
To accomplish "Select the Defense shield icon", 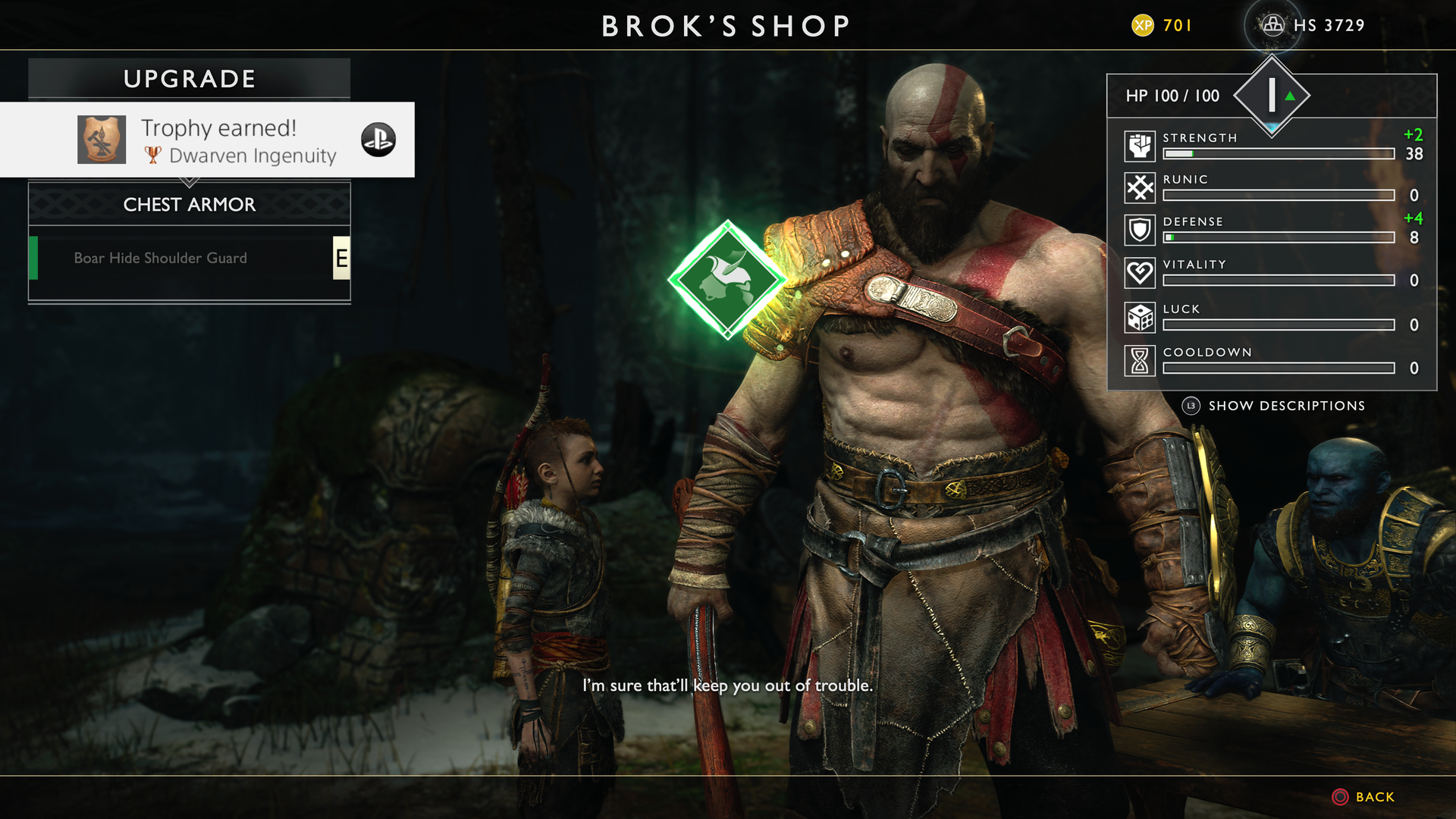I will coord(1140,230).
